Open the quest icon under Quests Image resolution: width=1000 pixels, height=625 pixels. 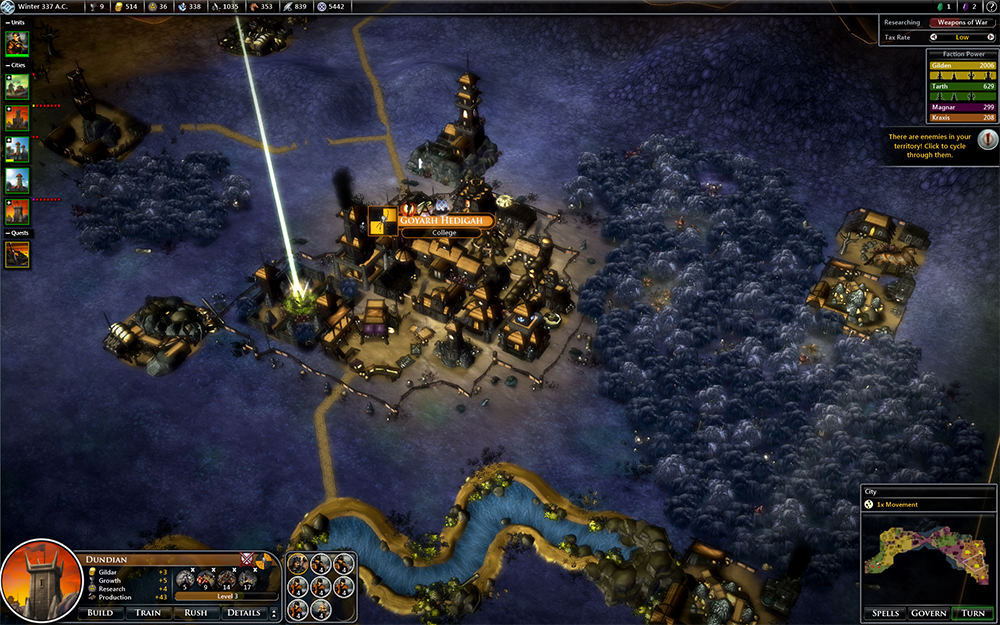[x=17, y=254]
